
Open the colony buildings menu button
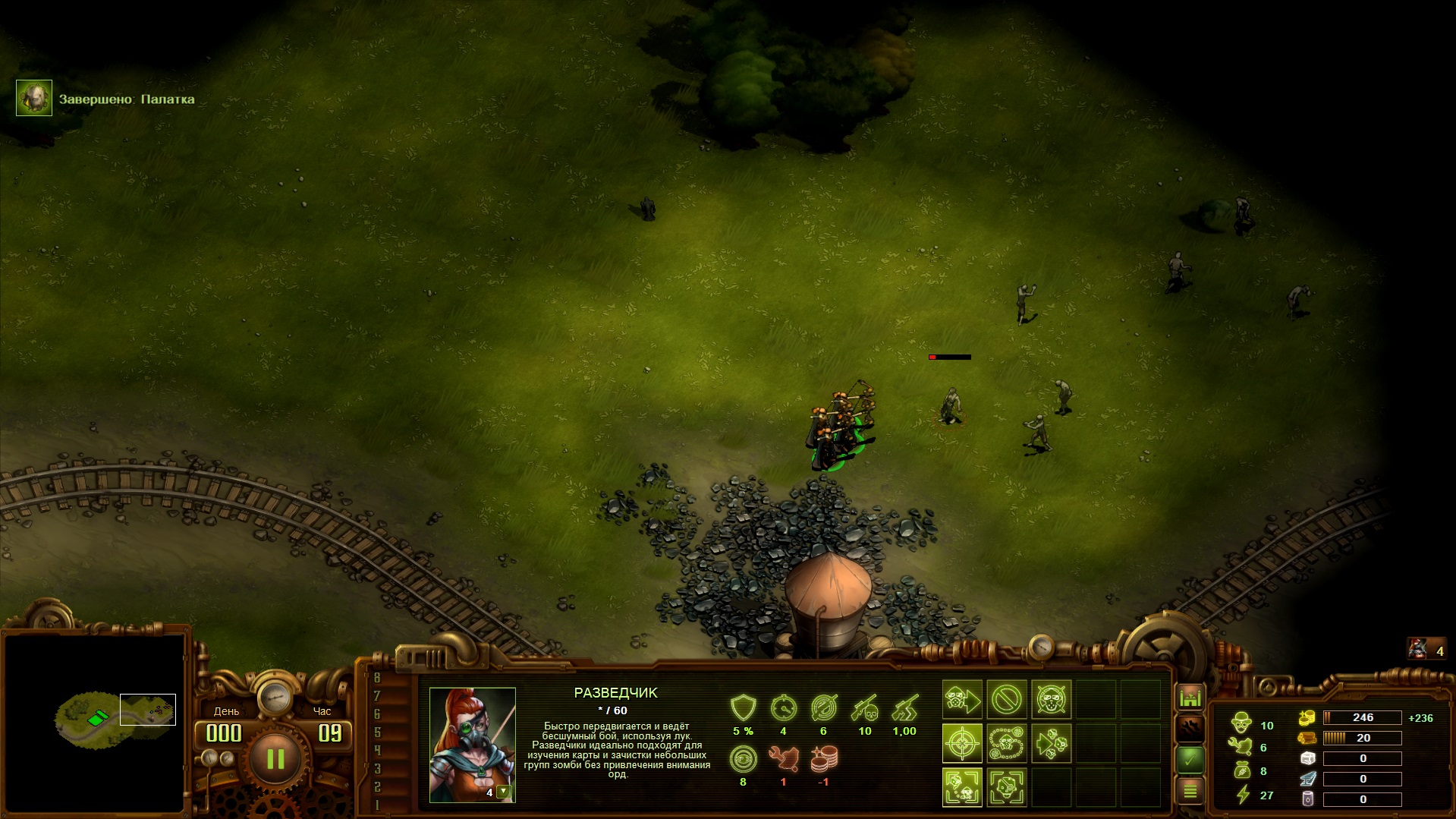(1190, 697)
